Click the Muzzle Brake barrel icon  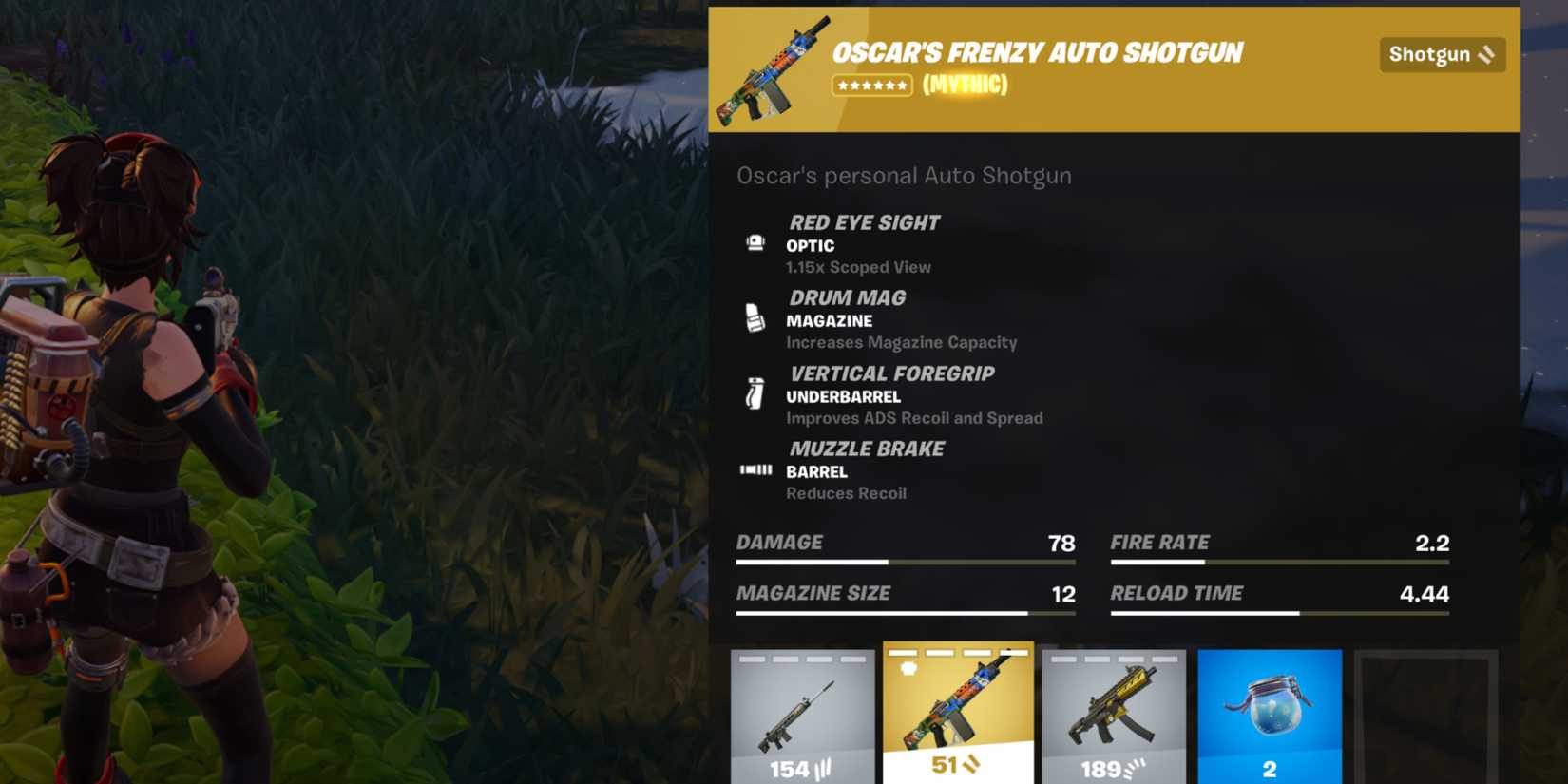click(x=755, y=469)
